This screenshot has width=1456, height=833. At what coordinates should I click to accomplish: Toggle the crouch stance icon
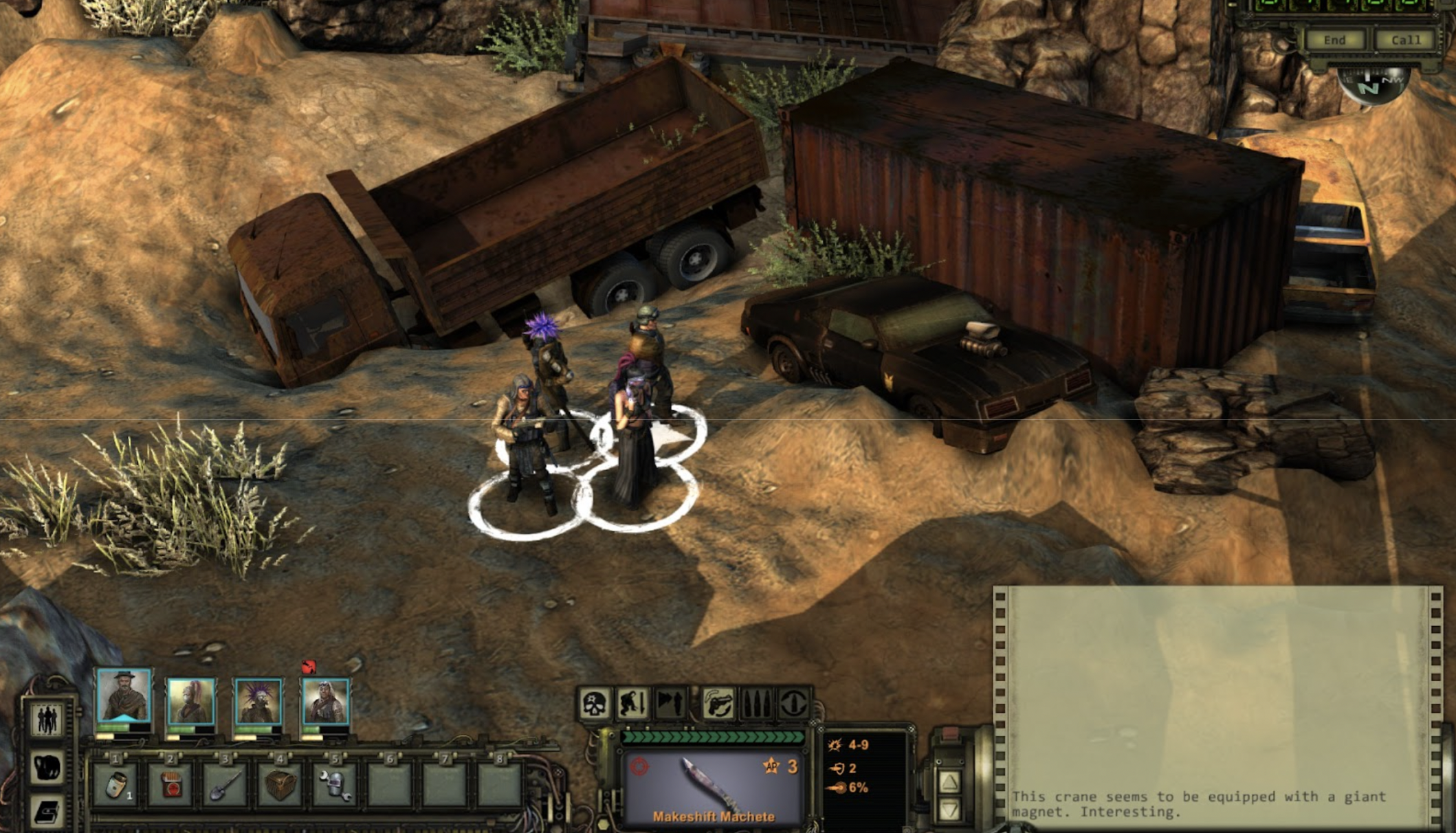point(632,704)
